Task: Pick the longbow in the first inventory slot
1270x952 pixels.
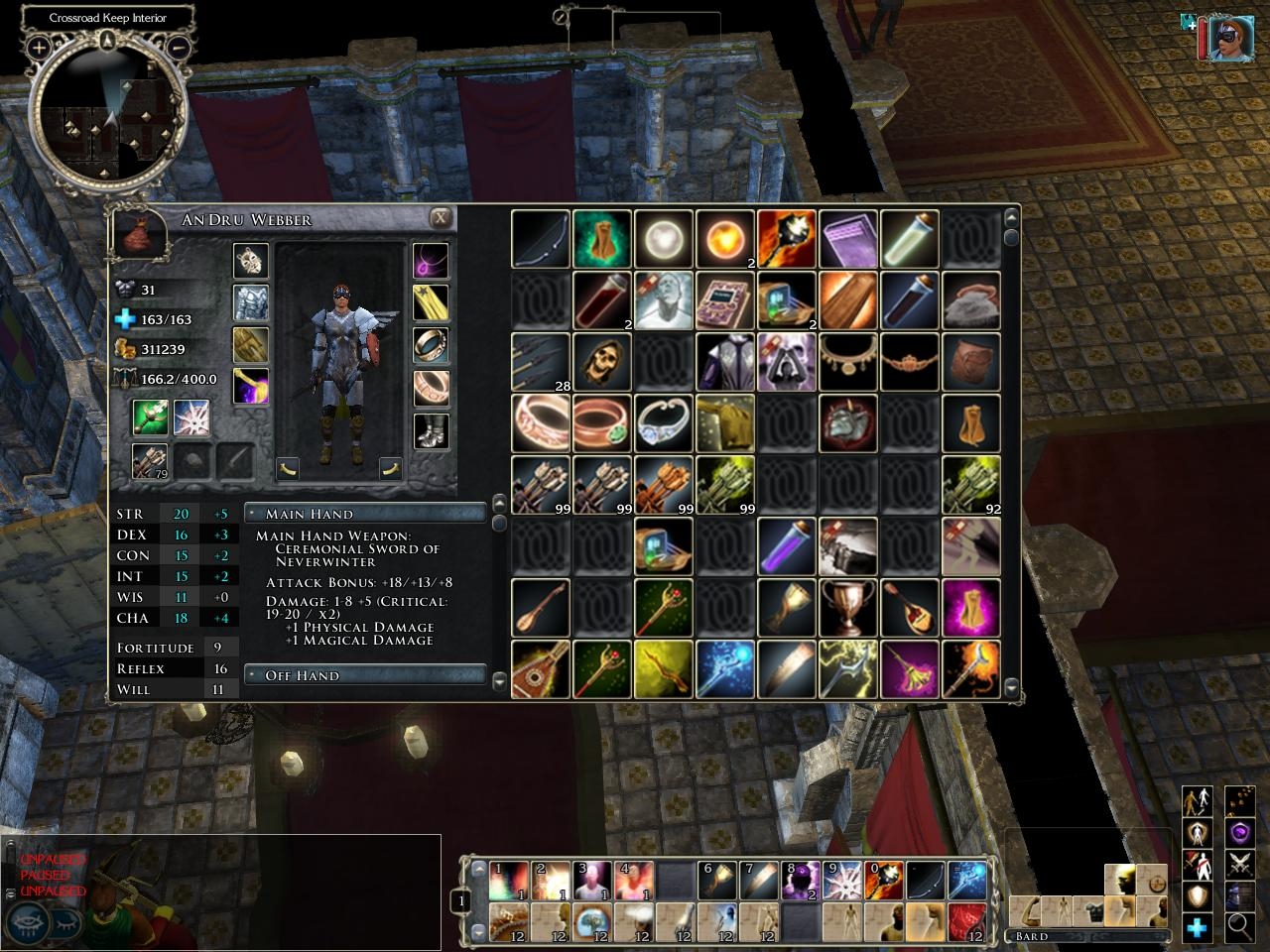Action: click(541, 239)
